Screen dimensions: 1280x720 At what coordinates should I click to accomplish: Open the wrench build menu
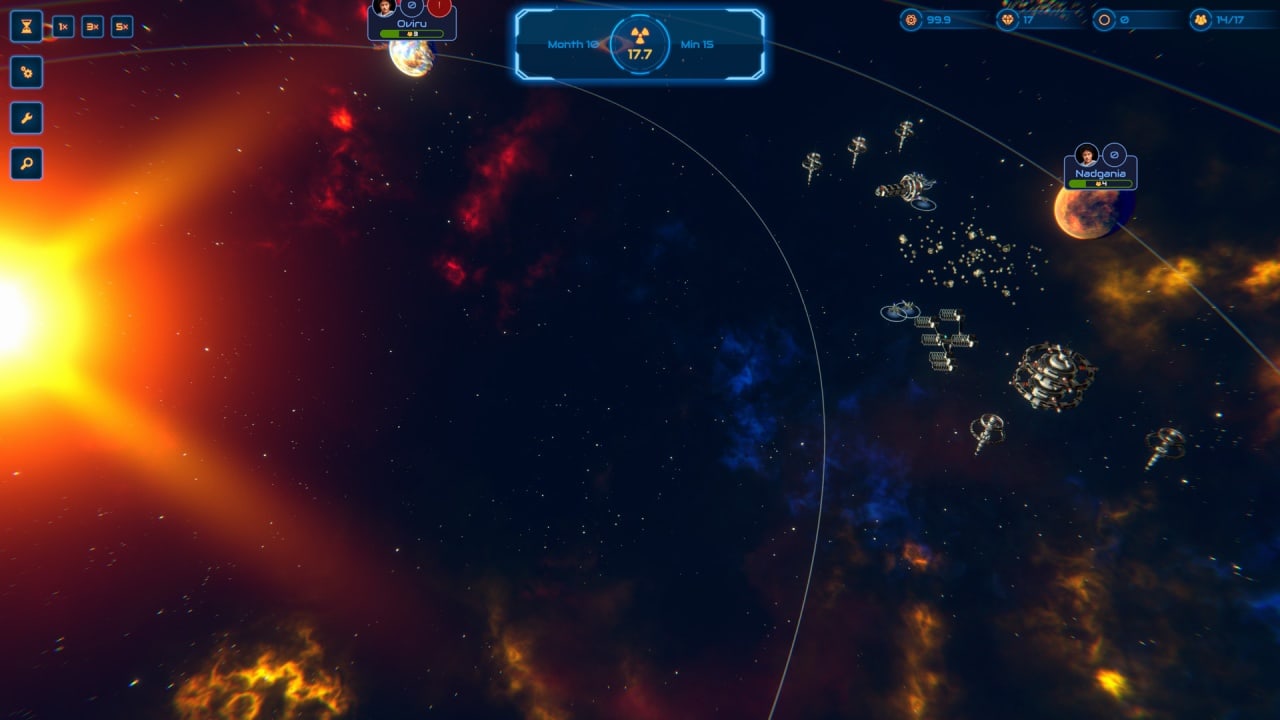pyautogui.click(x=26, y=118)
